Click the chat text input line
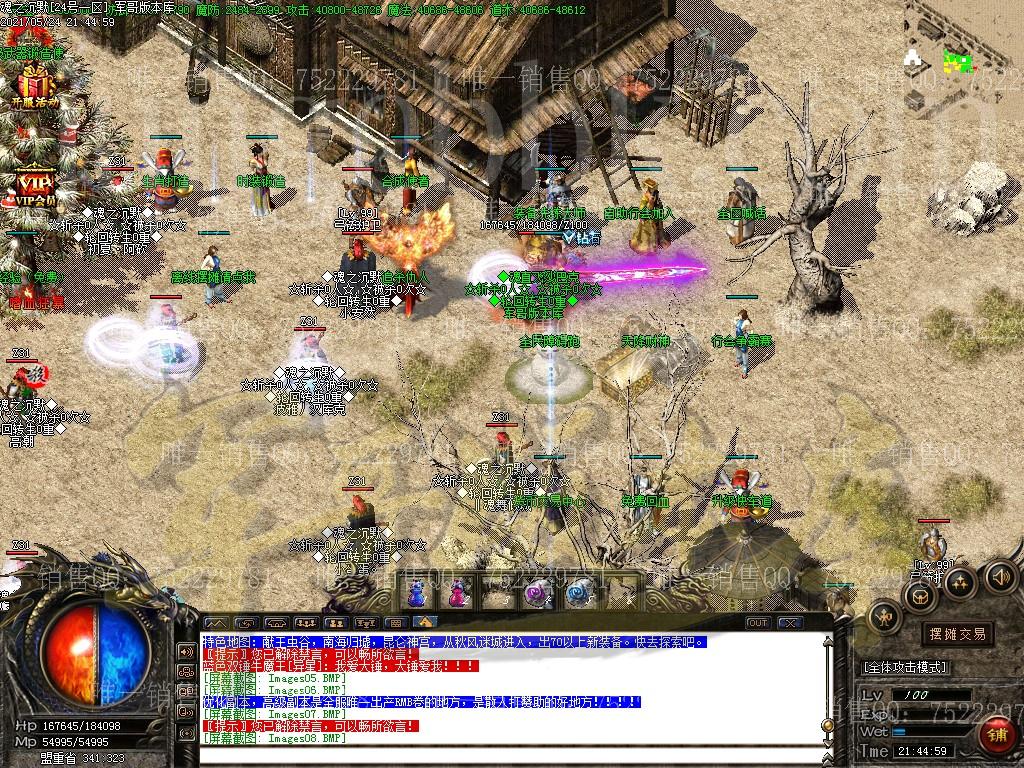 [x=500, y=753]
